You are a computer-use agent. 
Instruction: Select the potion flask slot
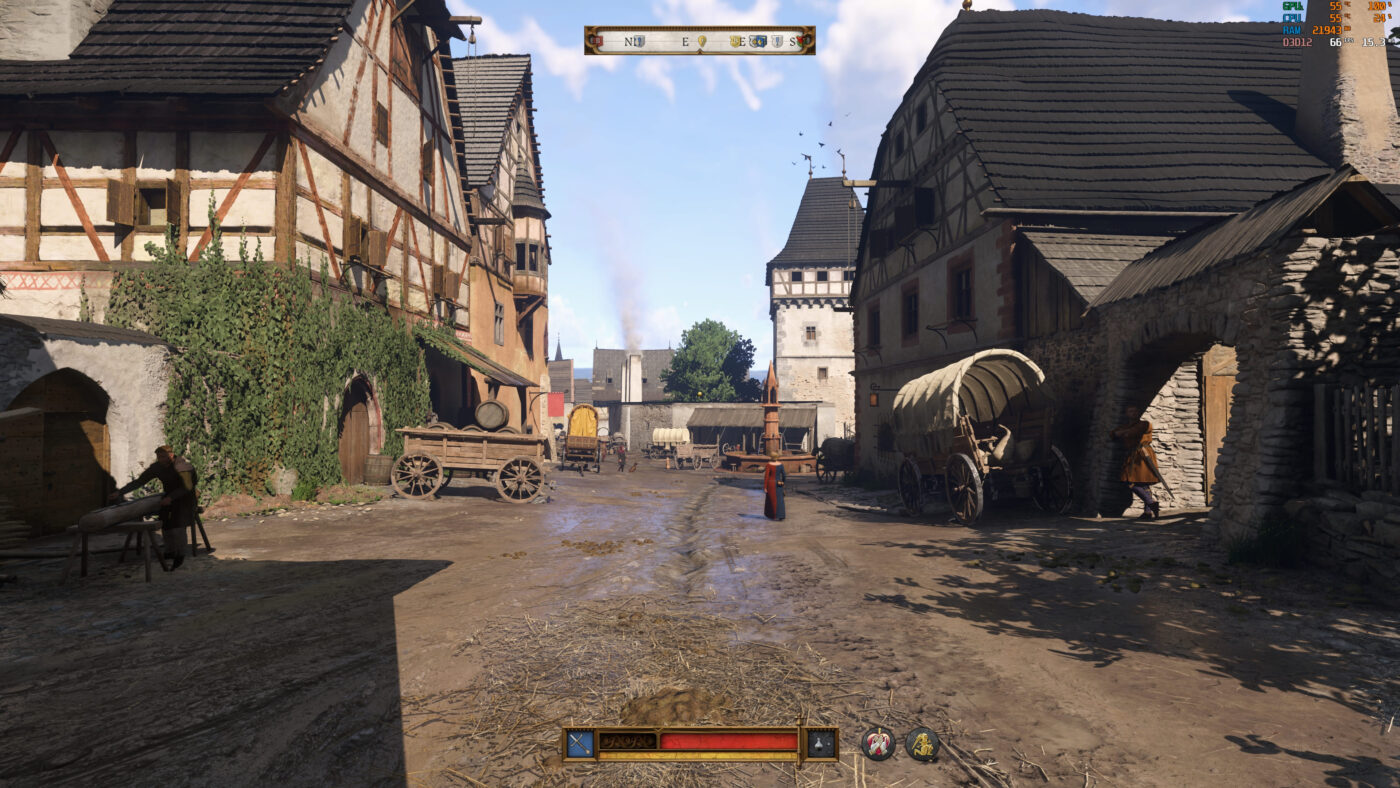pyautogui.click(x=821, y=743)
